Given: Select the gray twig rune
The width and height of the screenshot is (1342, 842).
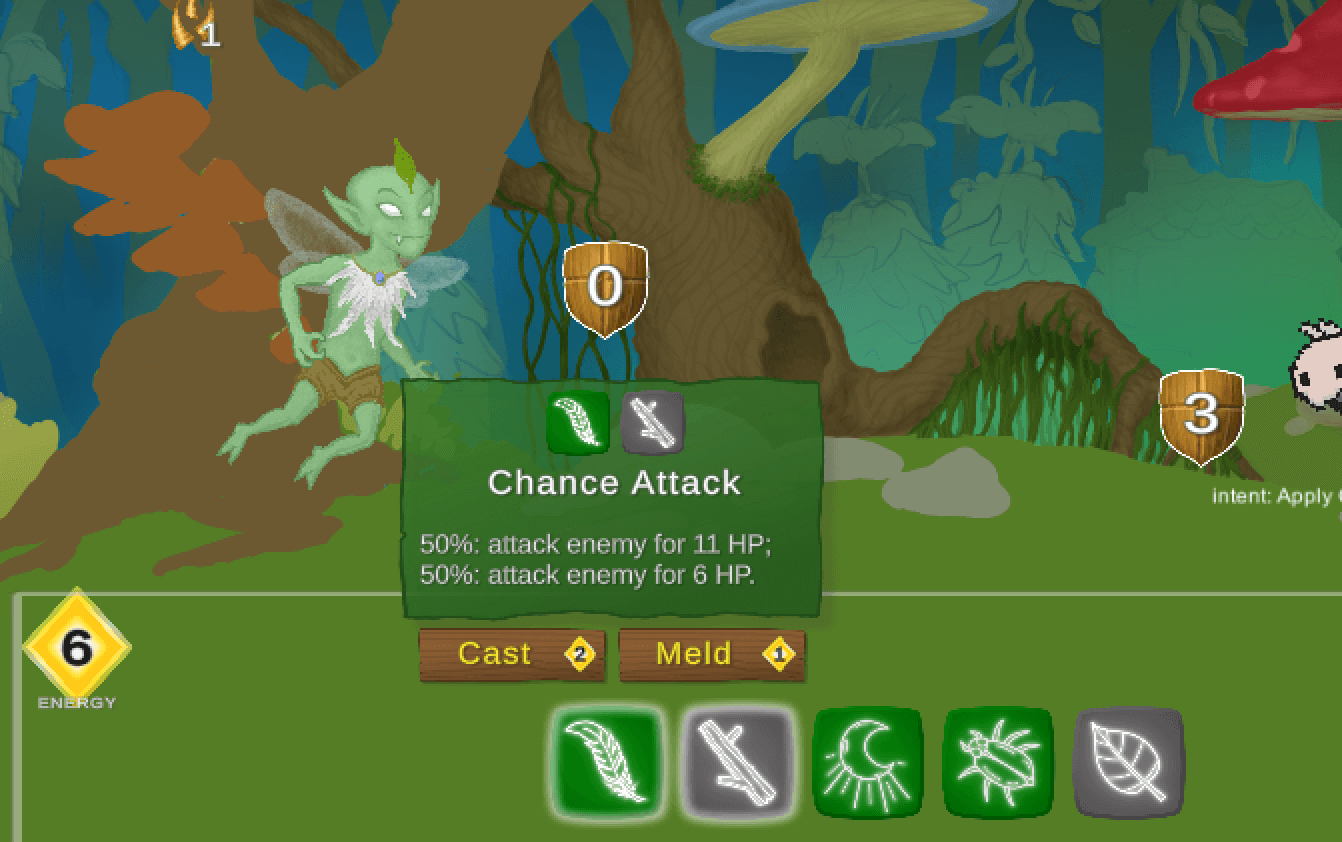Looking at the screenshot, I should 738,761.
